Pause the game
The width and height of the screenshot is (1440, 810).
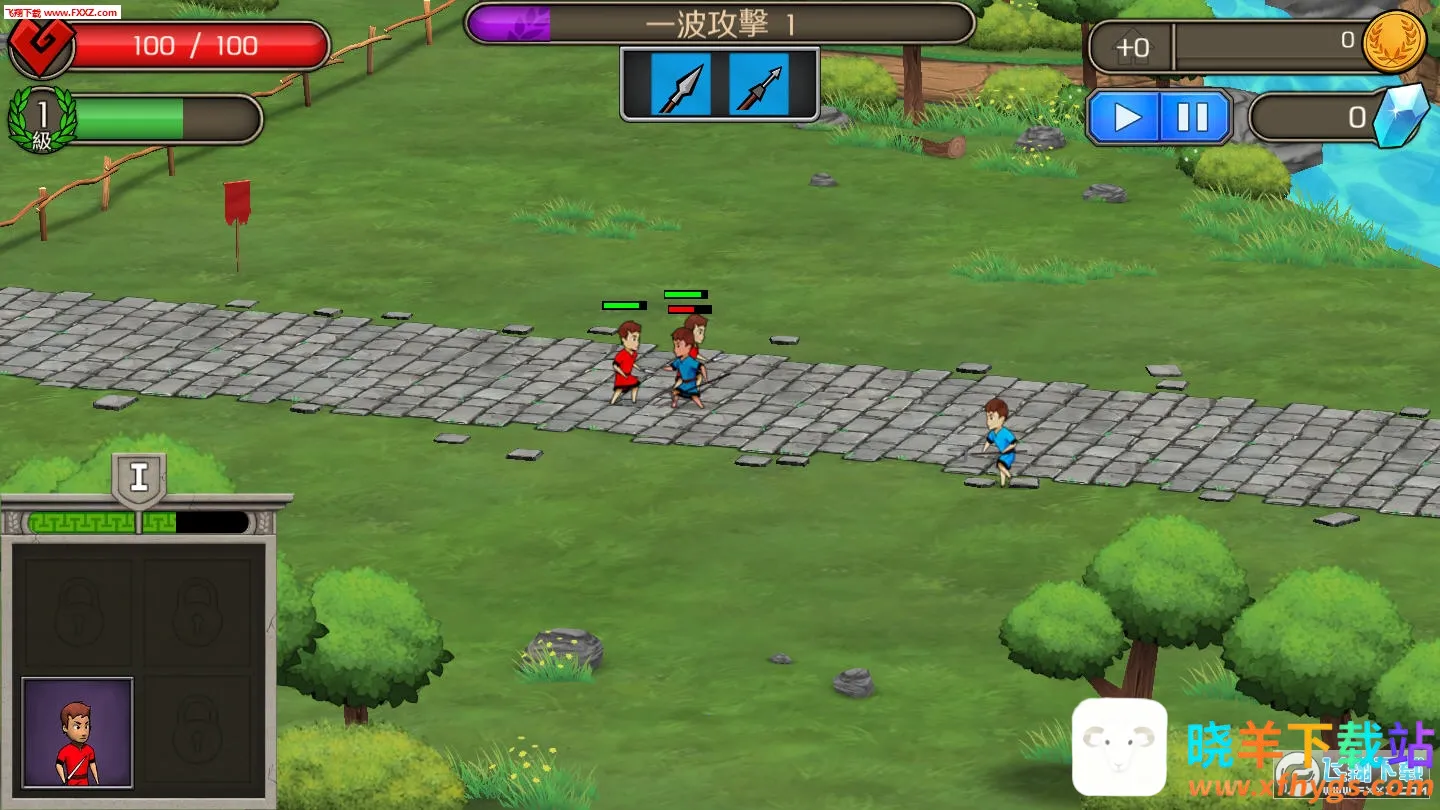point(1193,118)
